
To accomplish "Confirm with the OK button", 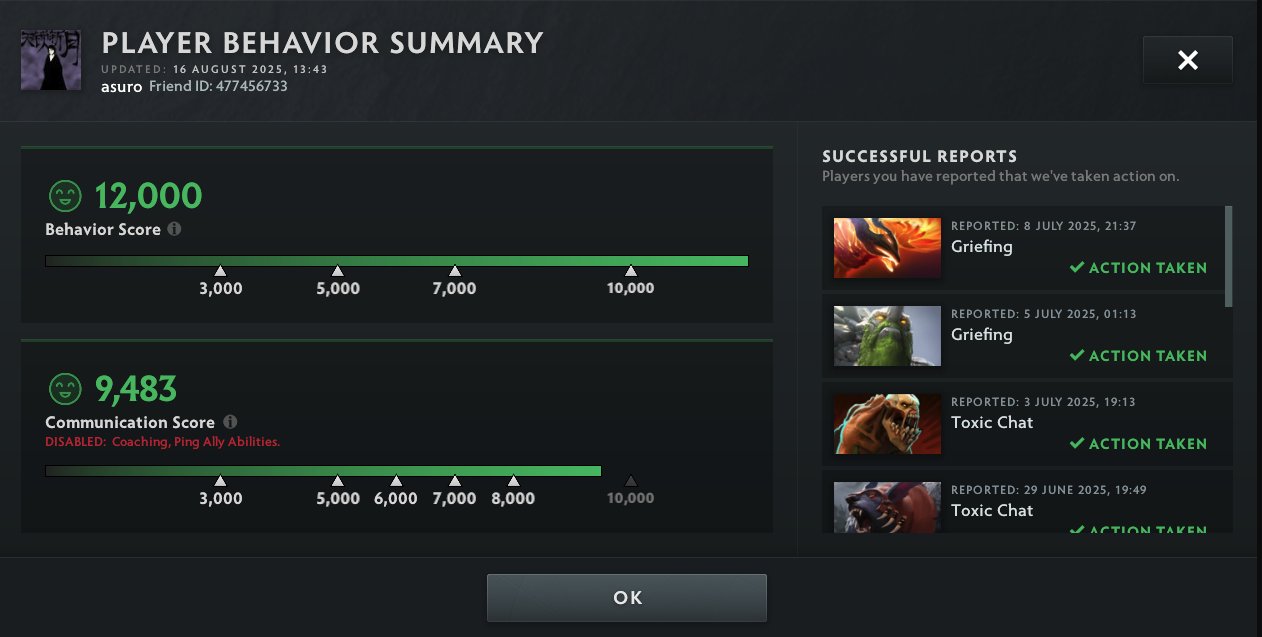I will 627,598.
